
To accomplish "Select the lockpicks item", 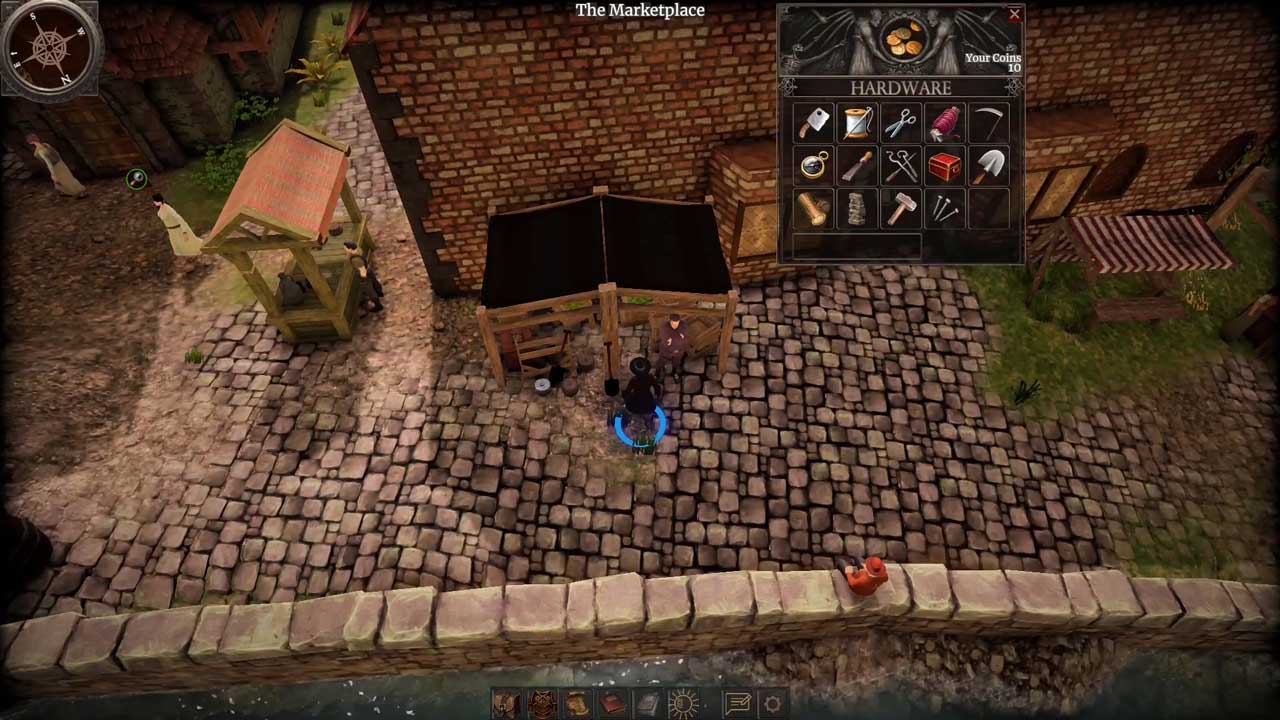I will [901, 166].
